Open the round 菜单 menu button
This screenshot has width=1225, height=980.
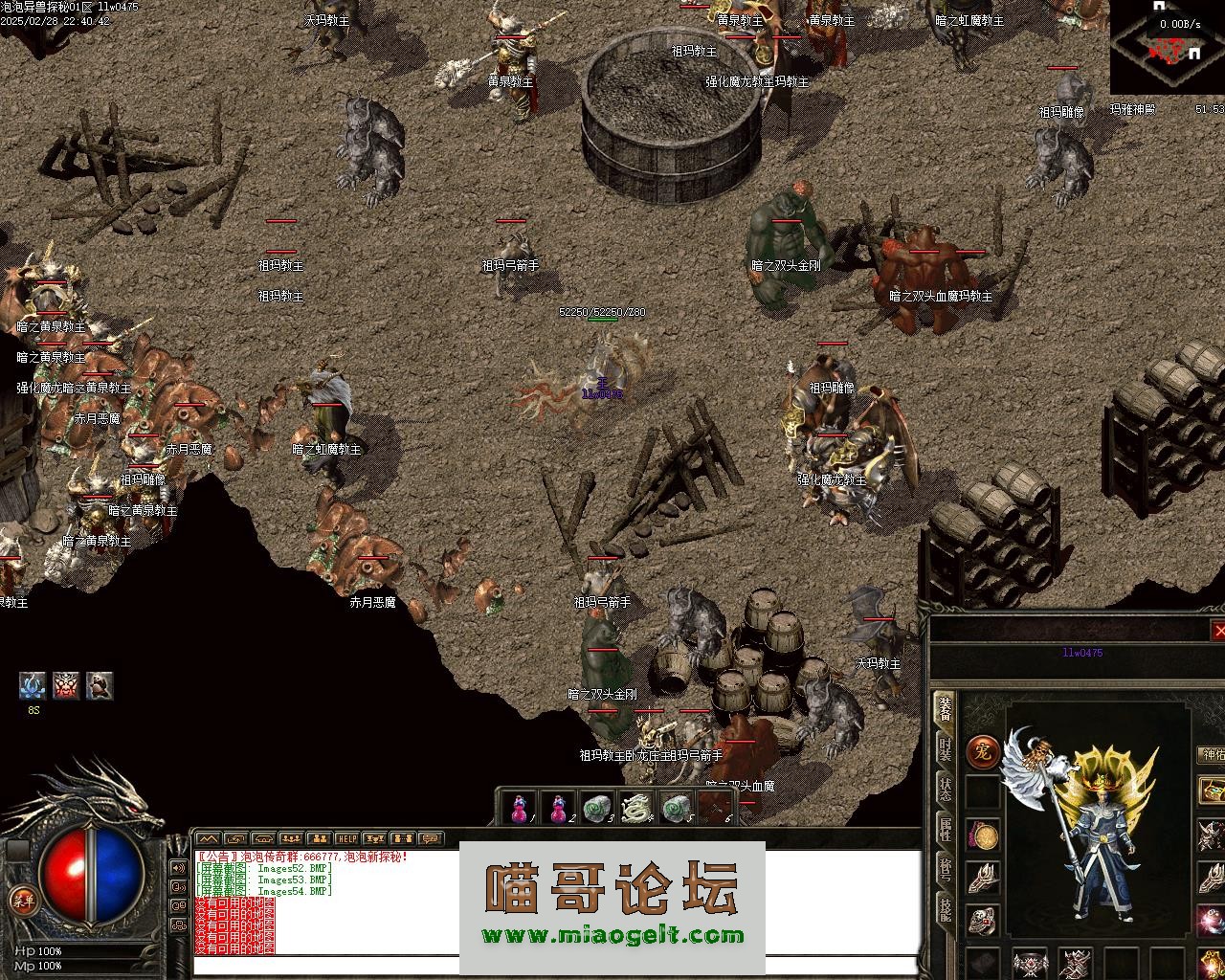[21, 899]
